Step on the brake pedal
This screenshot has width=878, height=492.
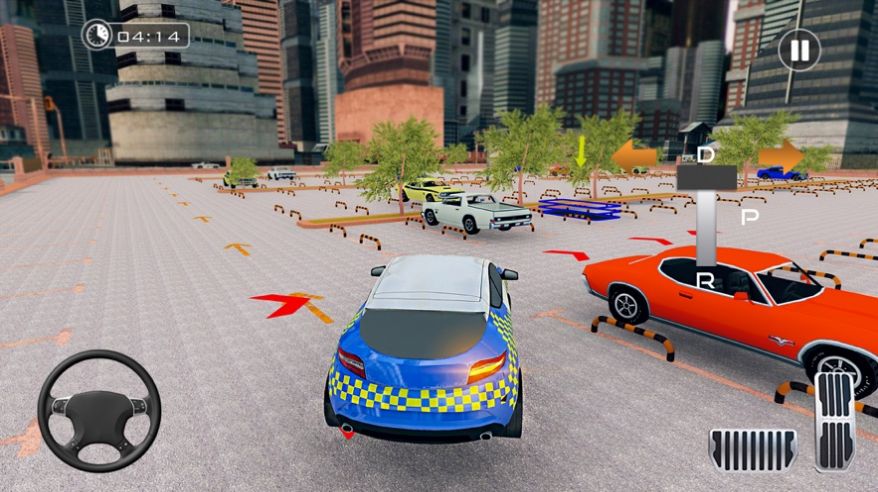753,449
